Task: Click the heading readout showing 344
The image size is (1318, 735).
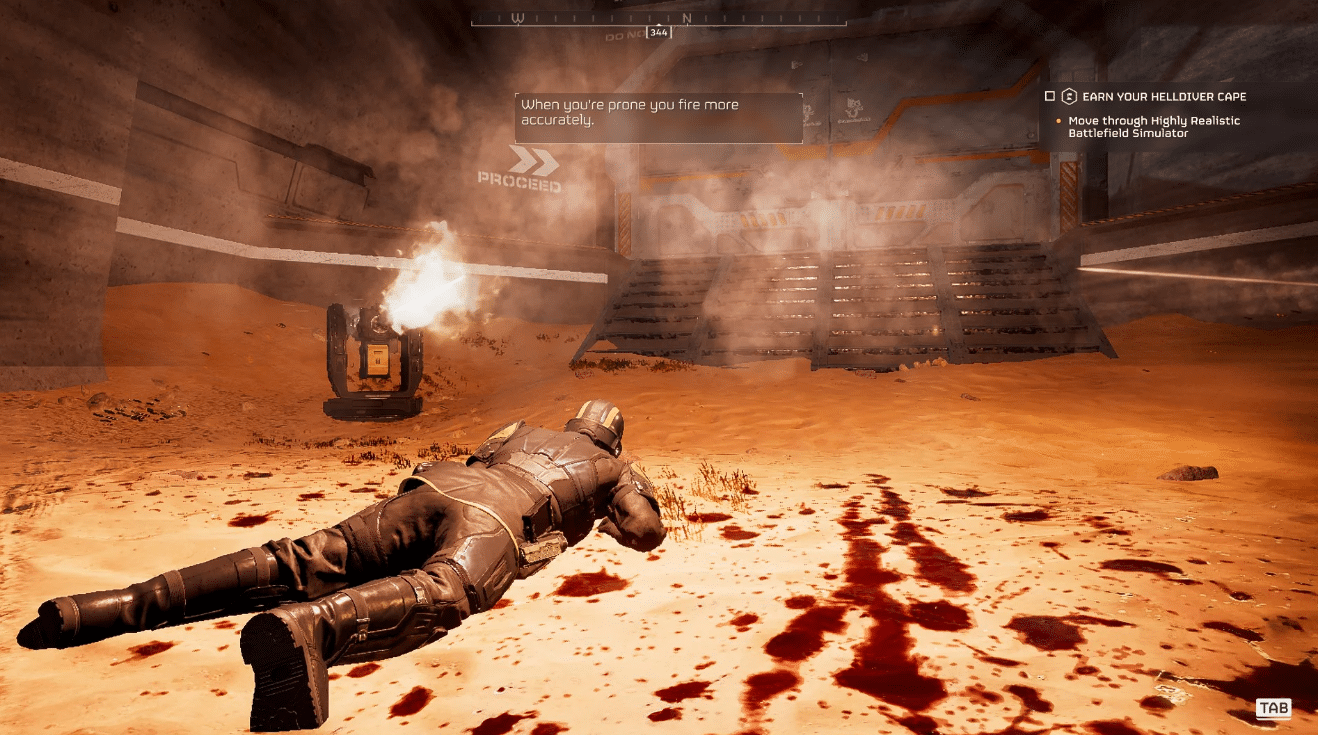Action: point(658,32)
